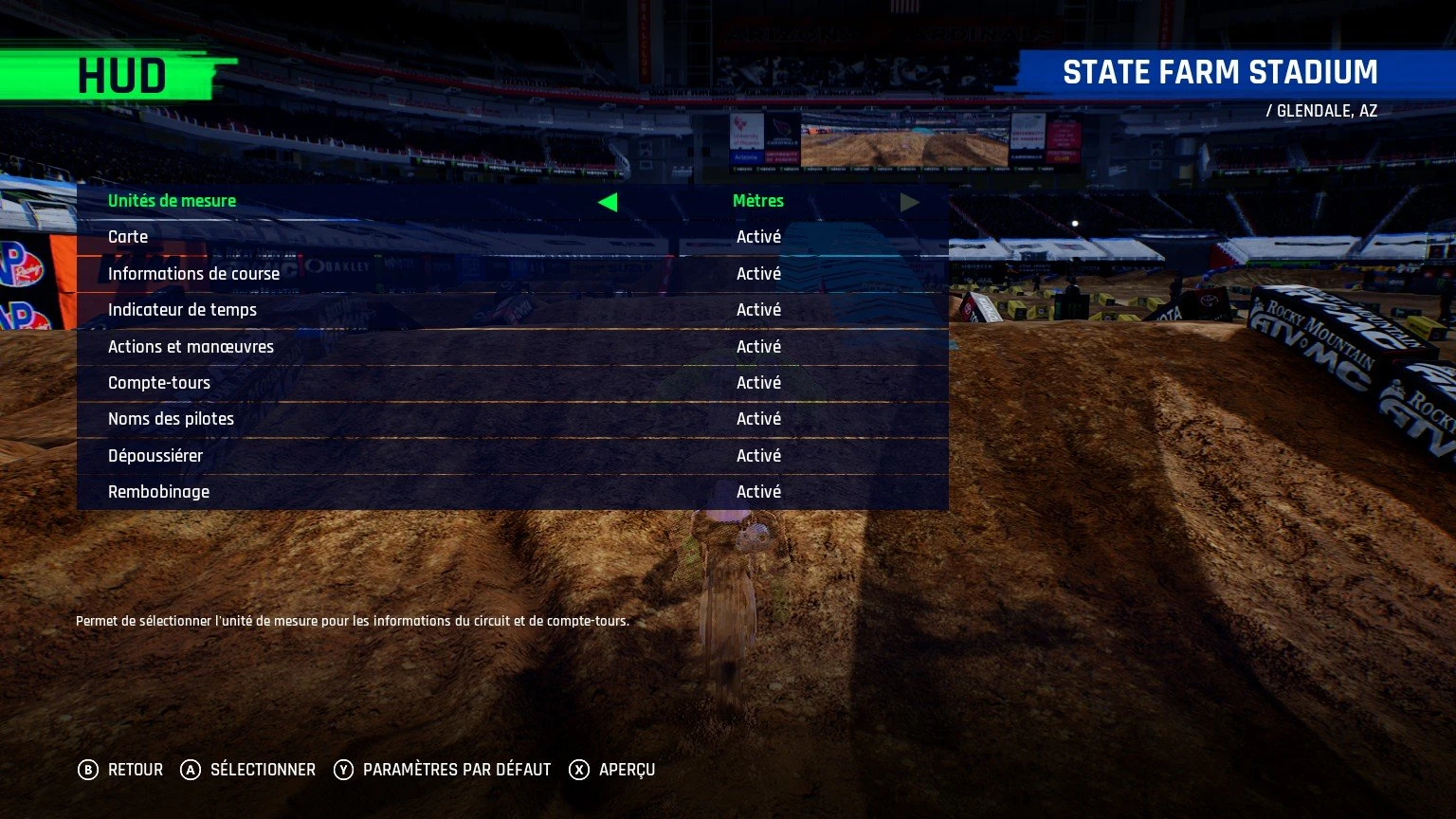Viewport: 1456px width, 819px height.
Task: Click the STATE FARM STADIUM title banner
Action: click(1219, 72)
